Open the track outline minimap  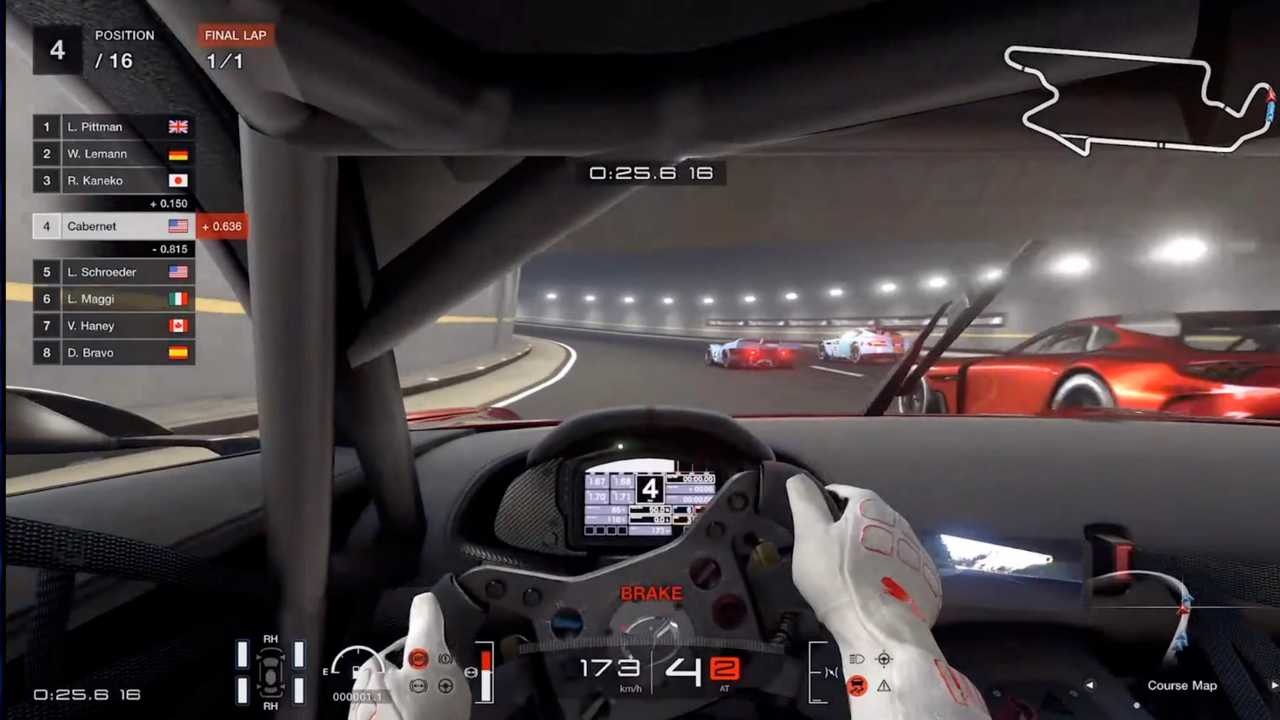point(1138,100)
